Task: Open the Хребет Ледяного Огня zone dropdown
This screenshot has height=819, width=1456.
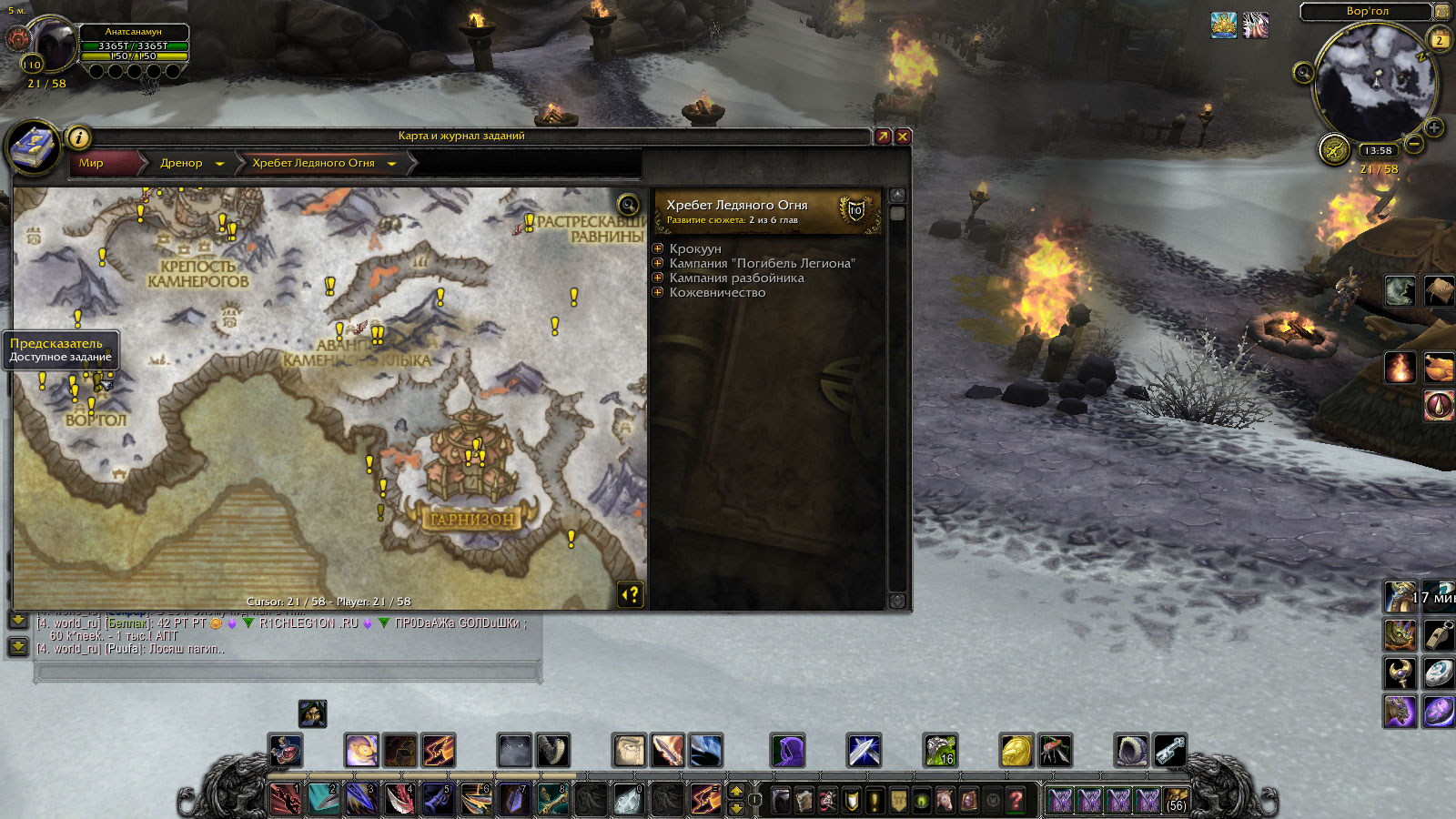Action: point(392,164)
